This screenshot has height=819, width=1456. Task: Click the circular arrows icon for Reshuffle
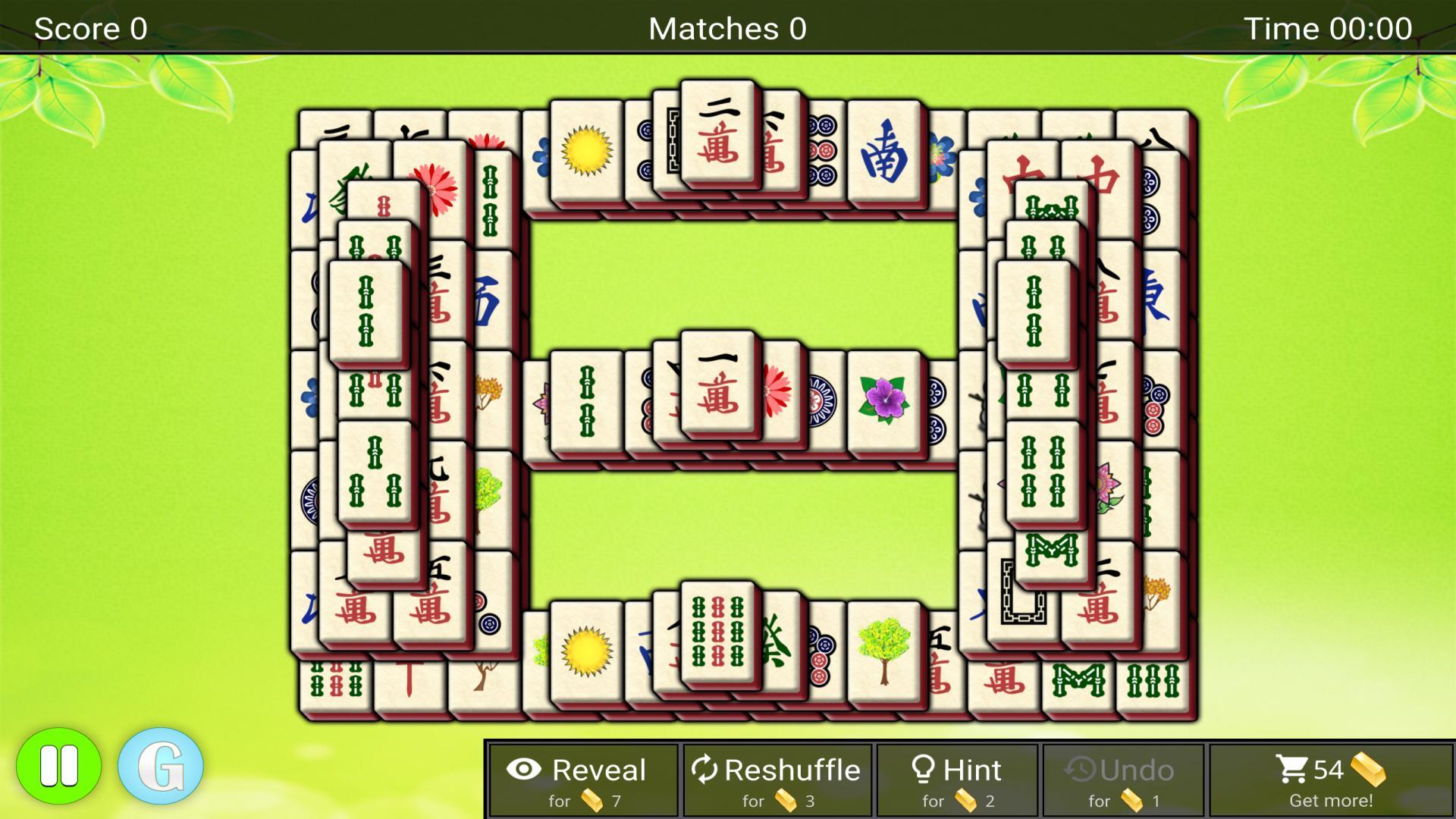click(707, 769)
